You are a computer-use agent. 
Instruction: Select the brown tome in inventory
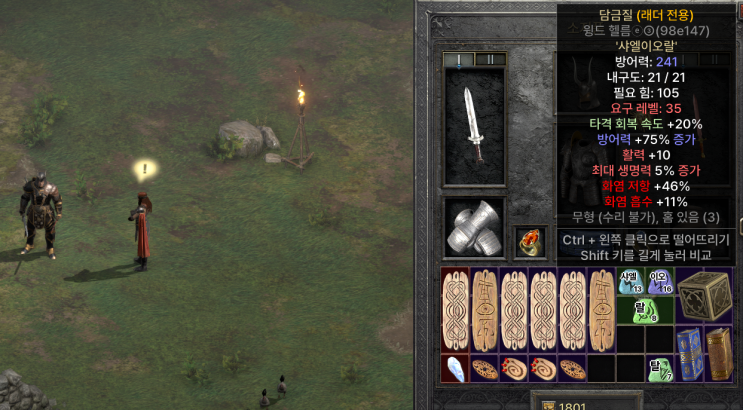pyautogui.click(x=717, y=354)
